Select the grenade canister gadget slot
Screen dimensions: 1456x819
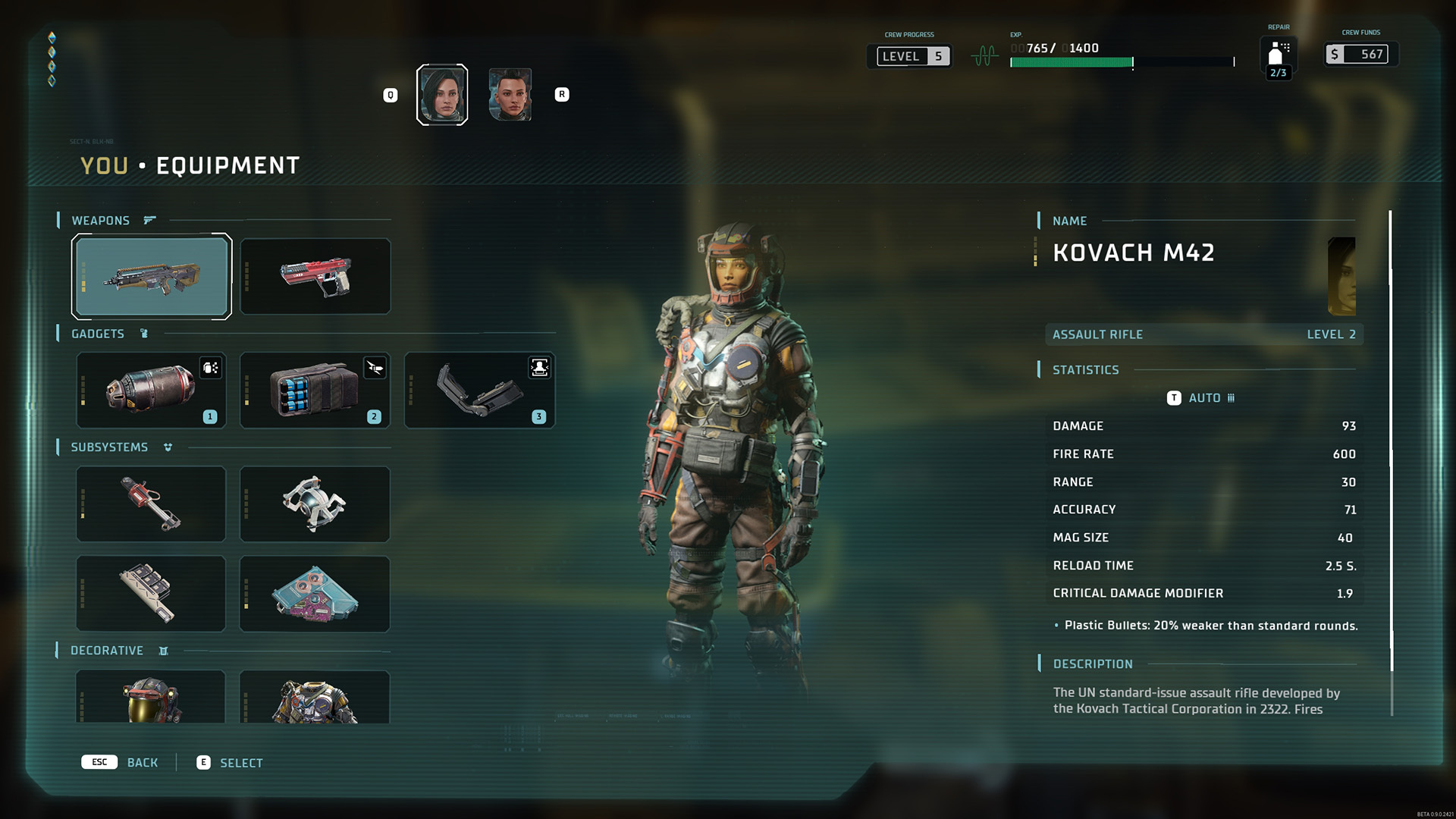click(152, 390)
